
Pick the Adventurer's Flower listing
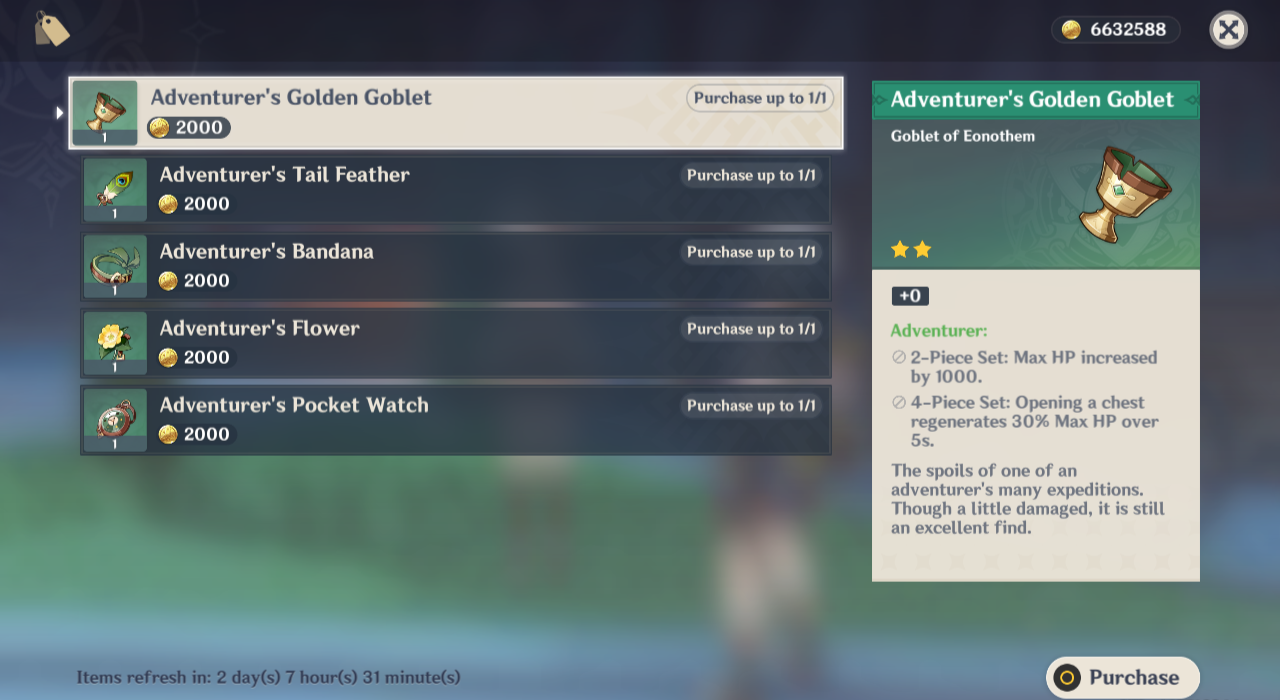point(455,344)
